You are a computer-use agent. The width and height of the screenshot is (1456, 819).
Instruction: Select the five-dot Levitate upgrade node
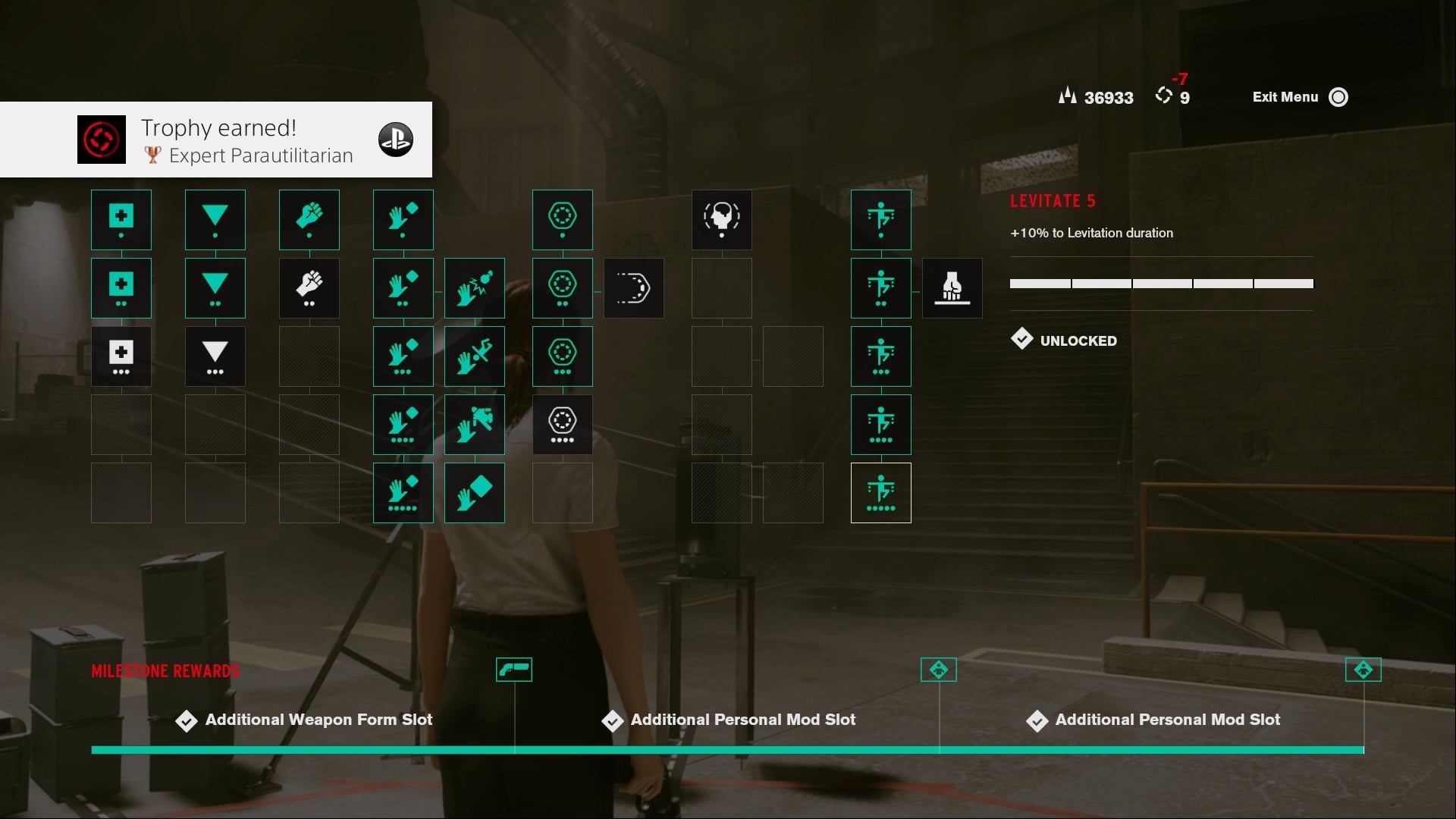point(880,493)
